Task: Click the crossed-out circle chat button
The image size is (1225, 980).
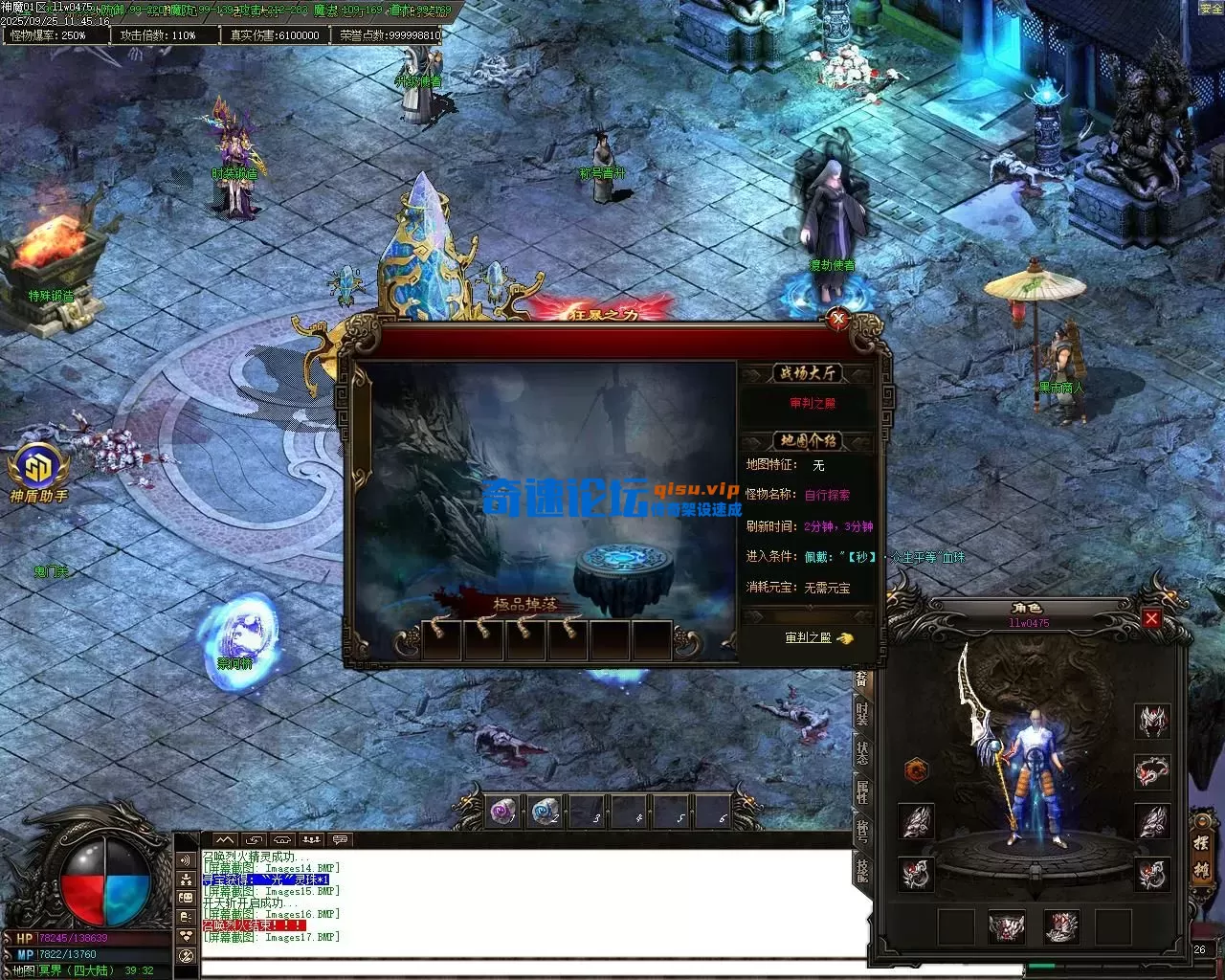Action: [x=185, y=955]
